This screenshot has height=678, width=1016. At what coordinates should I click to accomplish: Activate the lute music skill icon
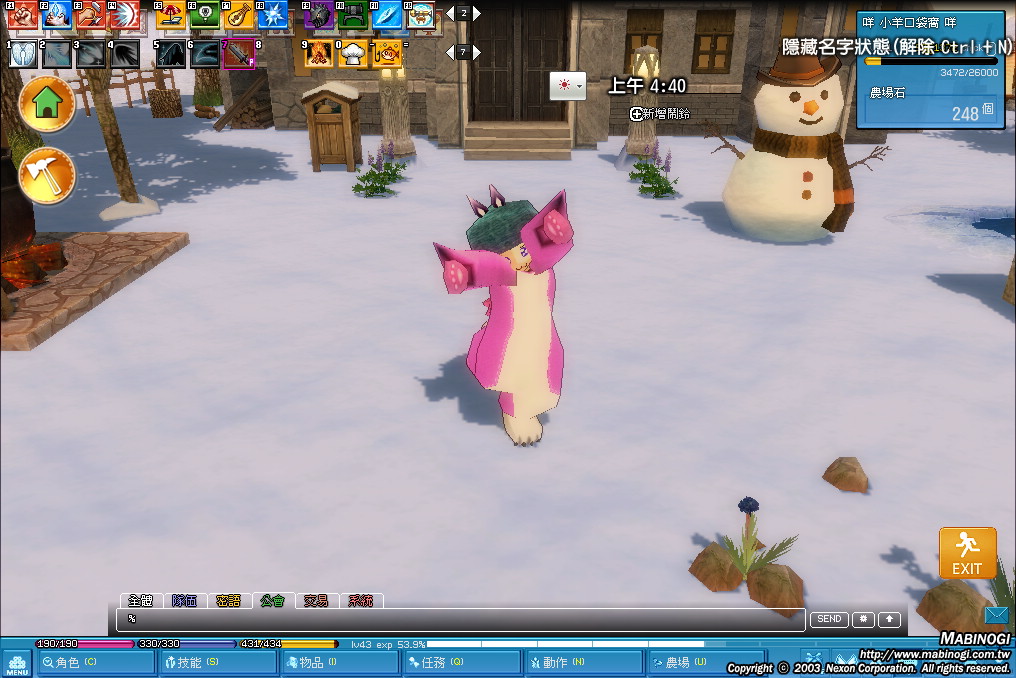point(238,14)
